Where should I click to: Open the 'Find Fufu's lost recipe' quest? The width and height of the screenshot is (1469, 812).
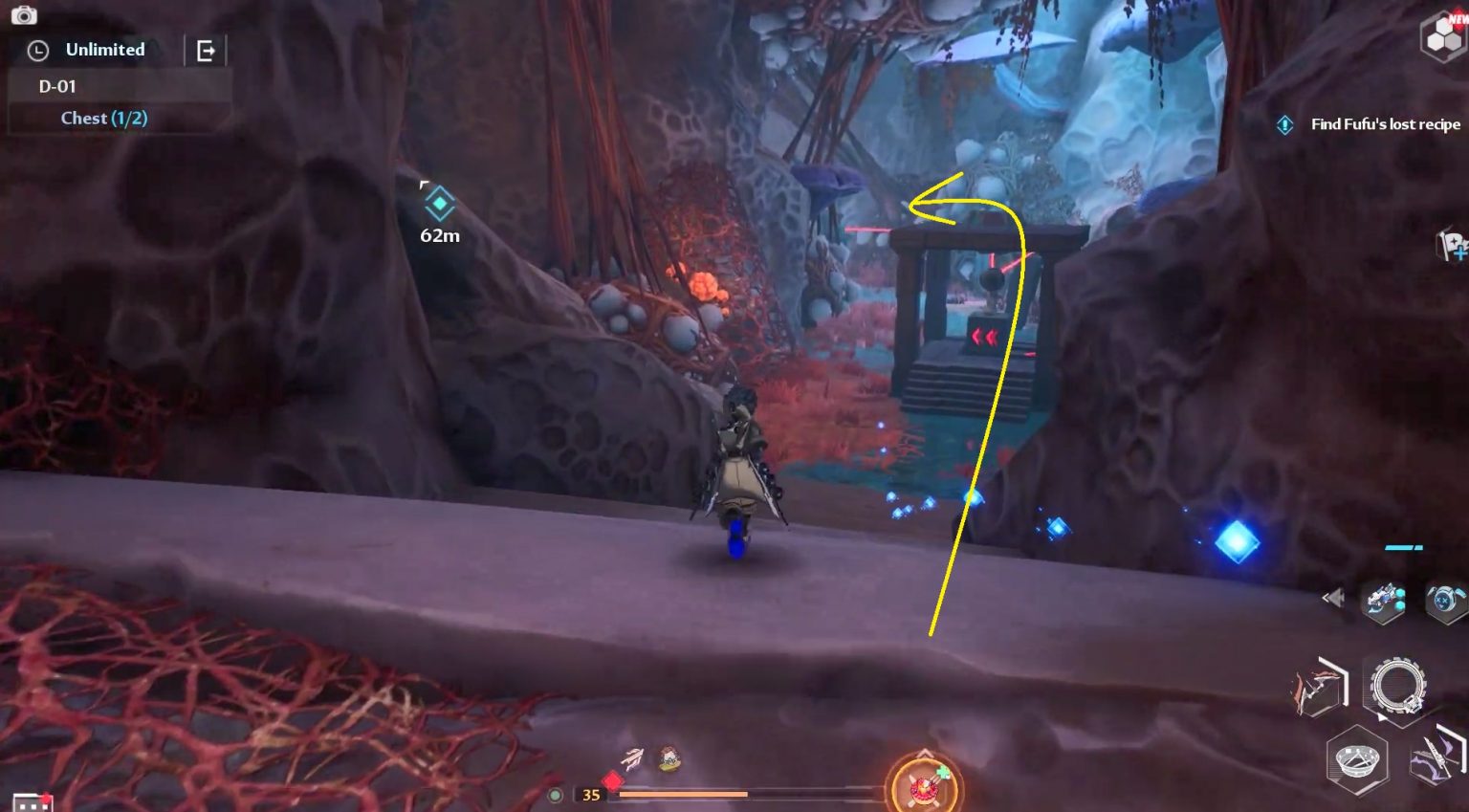point(1386,124)
